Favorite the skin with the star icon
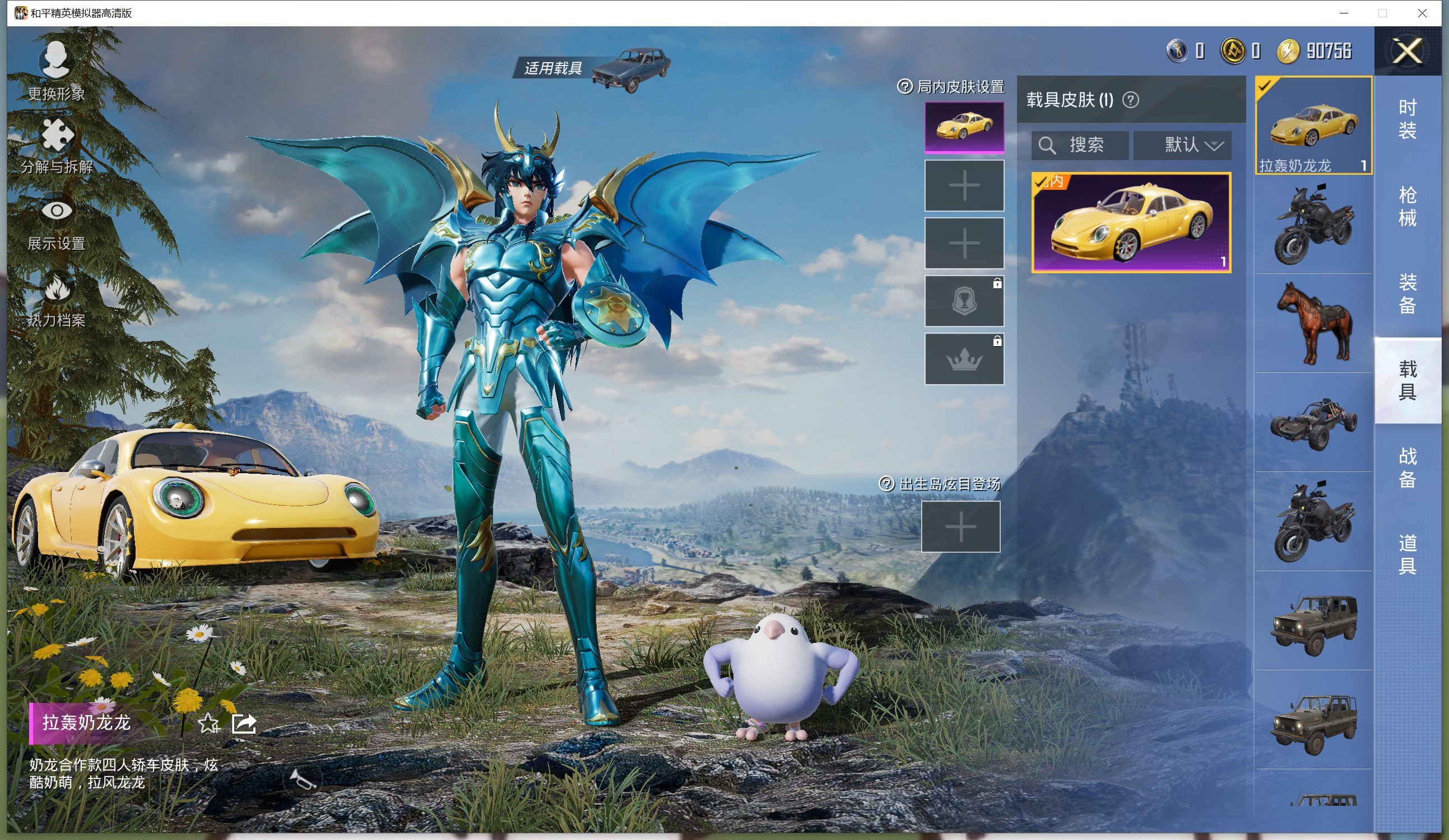 pyautogui.click(x=208, y=724)
